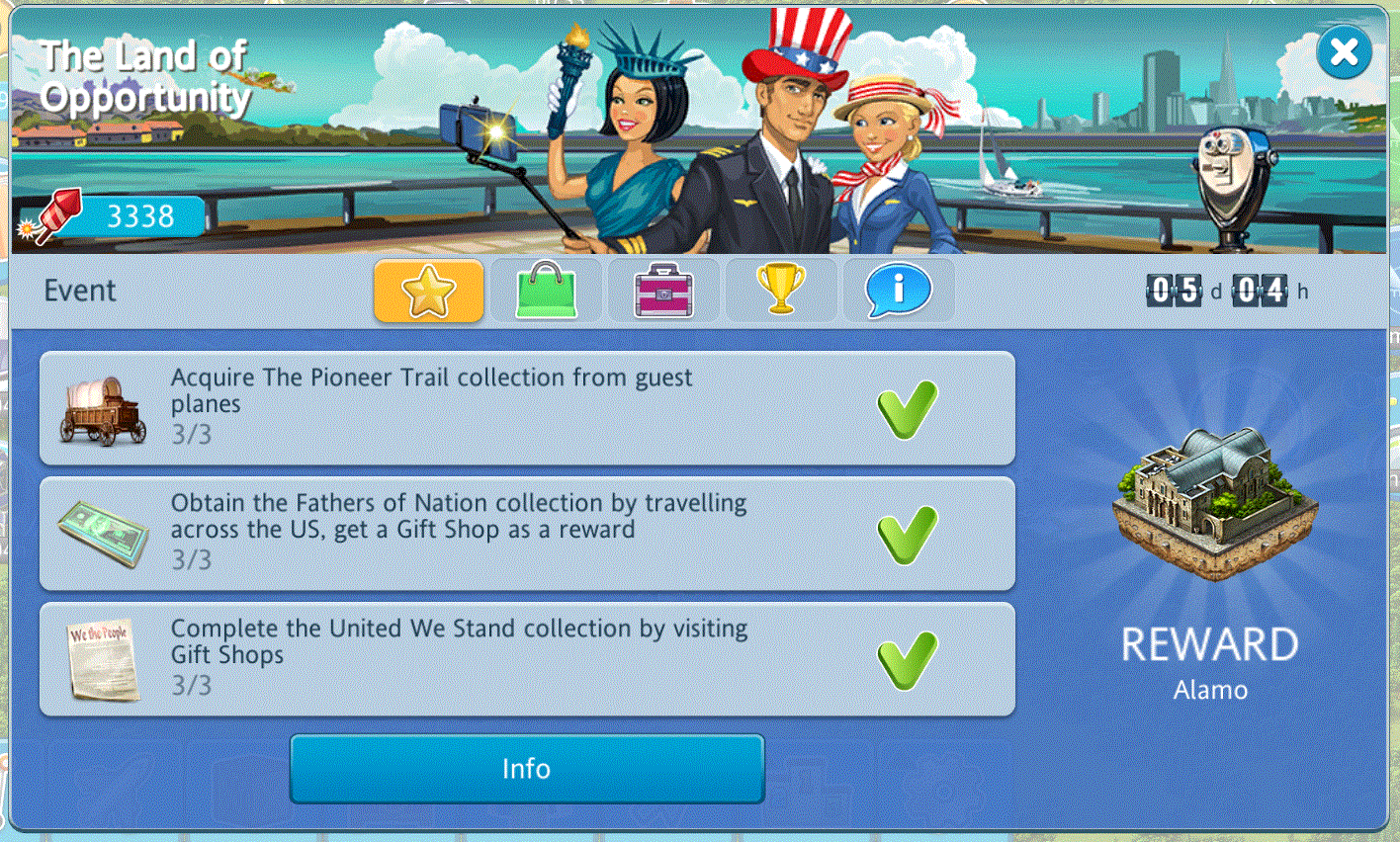Show the gold trophy tab

[x=781, y=291]
